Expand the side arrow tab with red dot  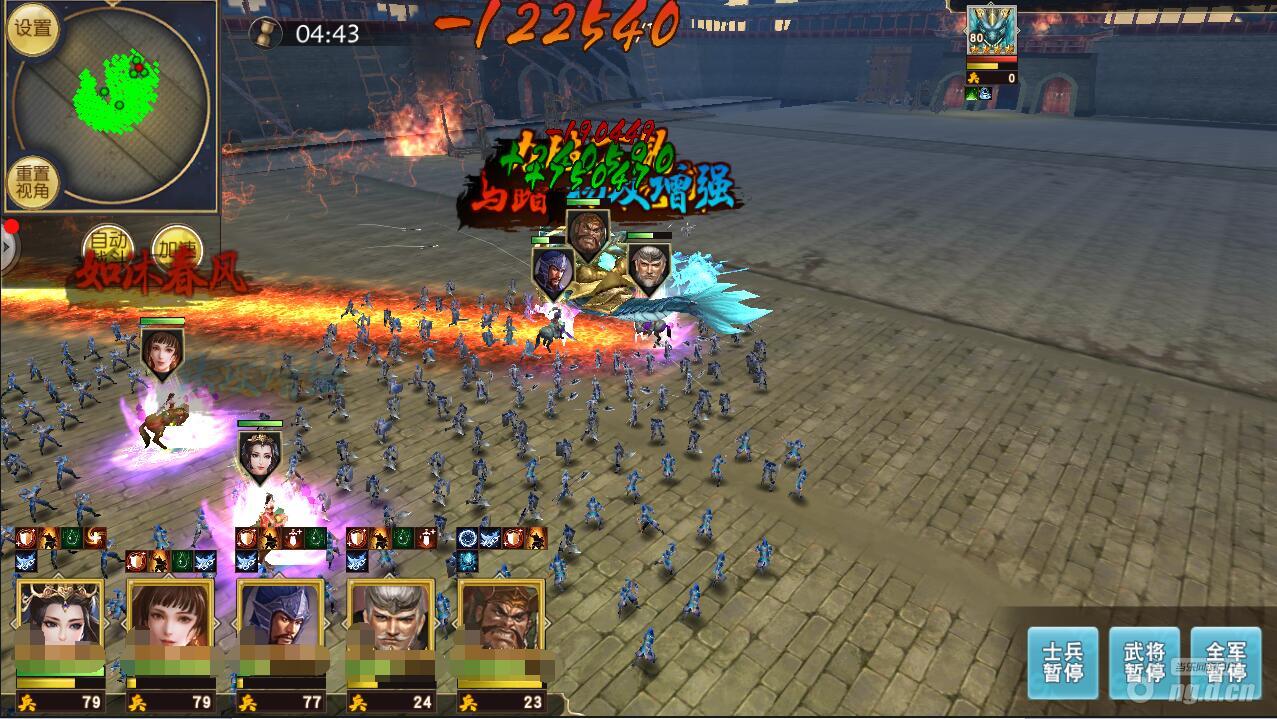[8, 247]
